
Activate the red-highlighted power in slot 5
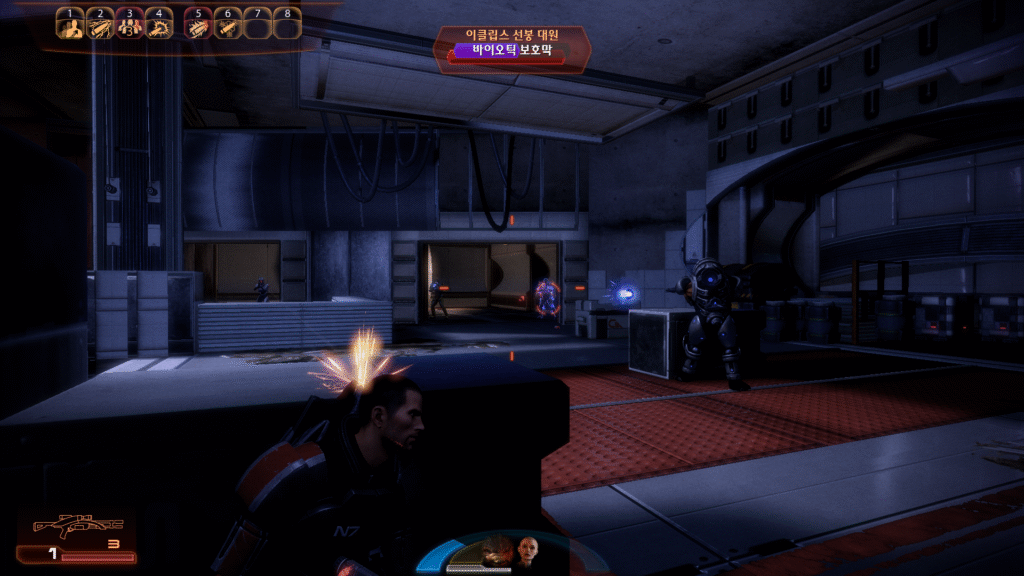click(198, 26)
